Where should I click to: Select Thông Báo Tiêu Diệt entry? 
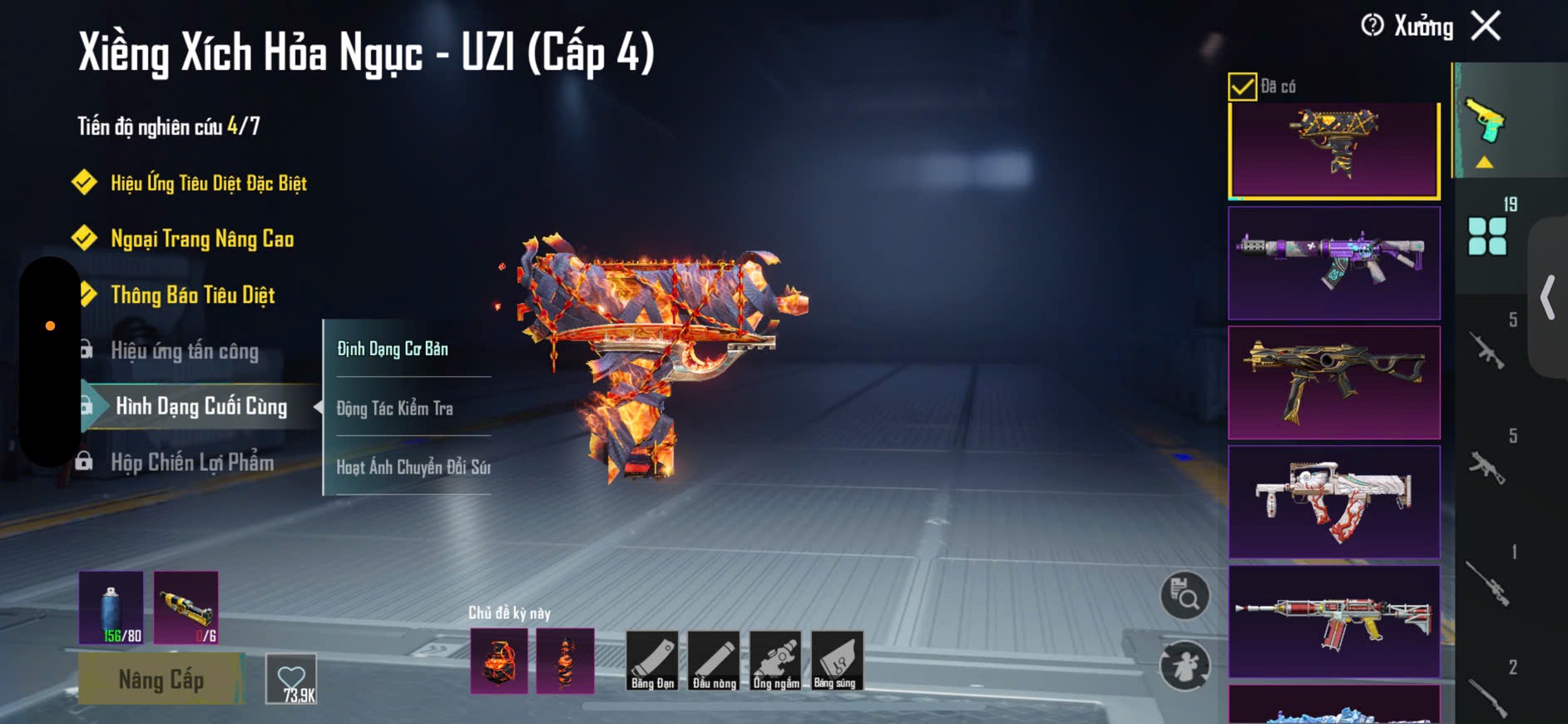point(192,295)
